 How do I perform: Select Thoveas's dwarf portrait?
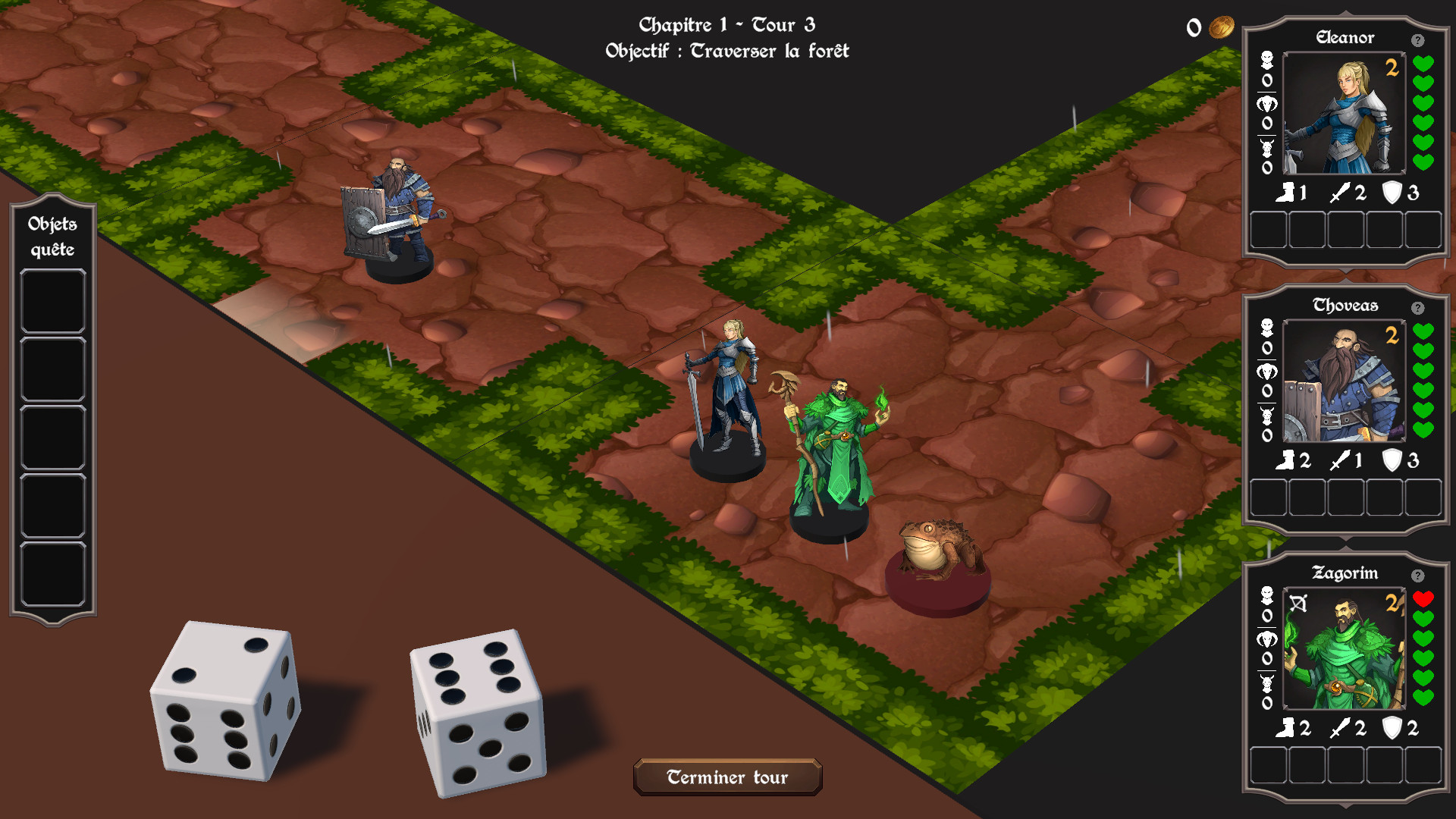[1343, 381]
